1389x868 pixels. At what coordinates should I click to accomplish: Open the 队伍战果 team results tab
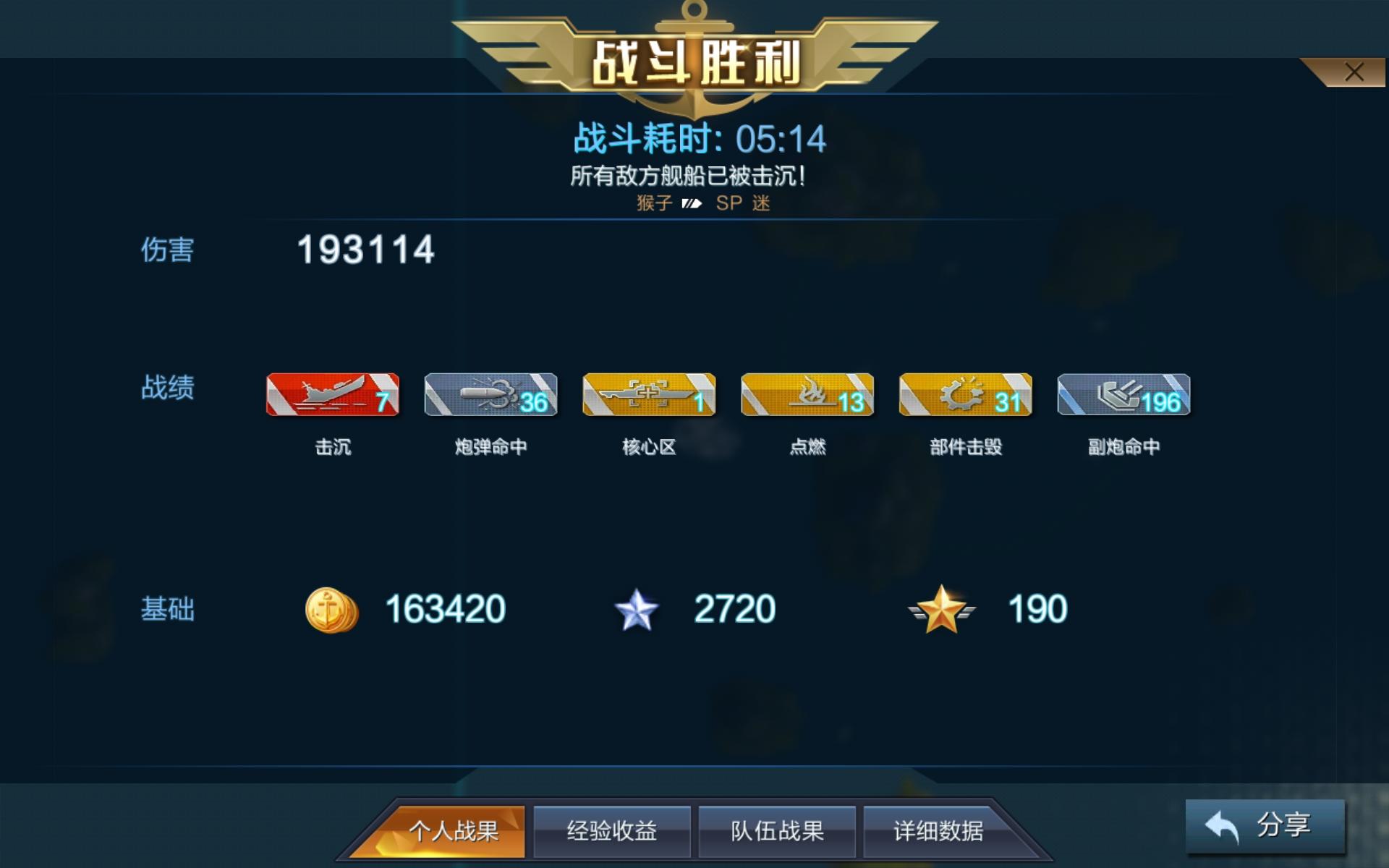777,831
